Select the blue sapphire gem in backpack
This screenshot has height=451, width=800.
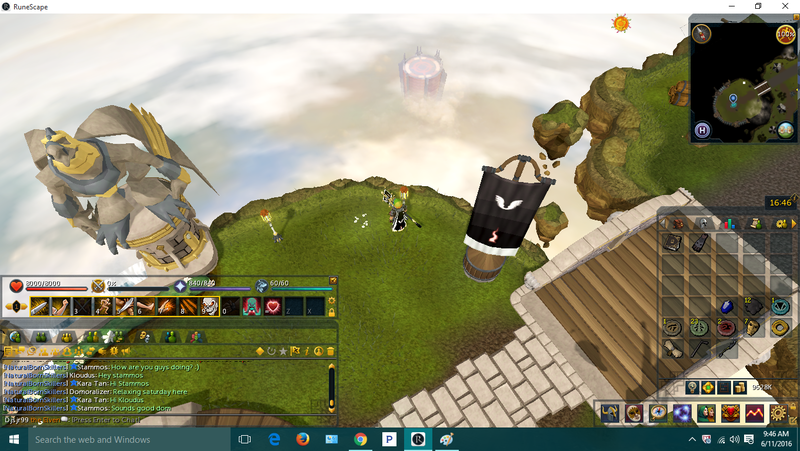click(x=726, y=306)
